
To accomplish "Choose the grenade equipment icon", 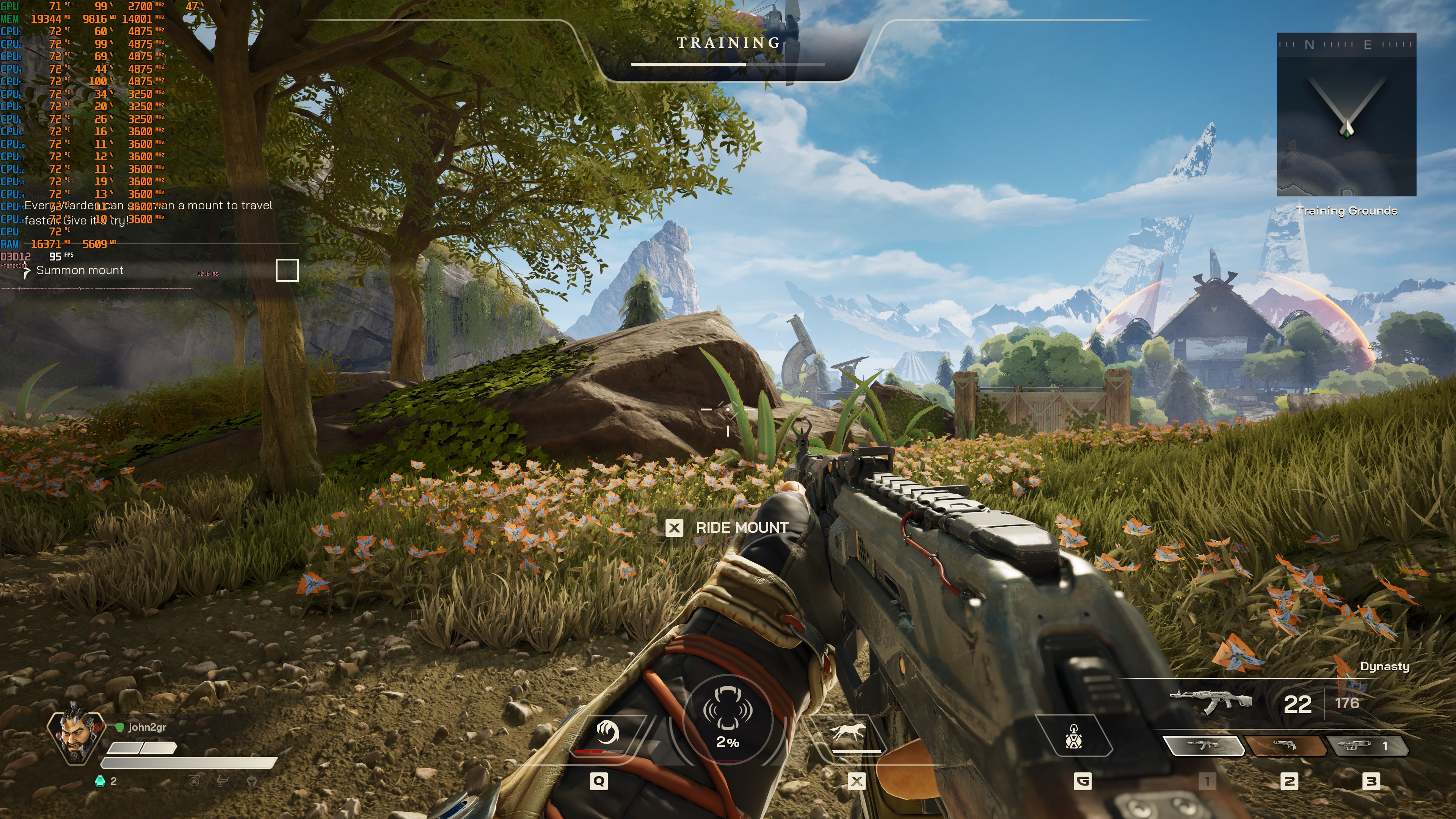I will (x=1073, y=736).
